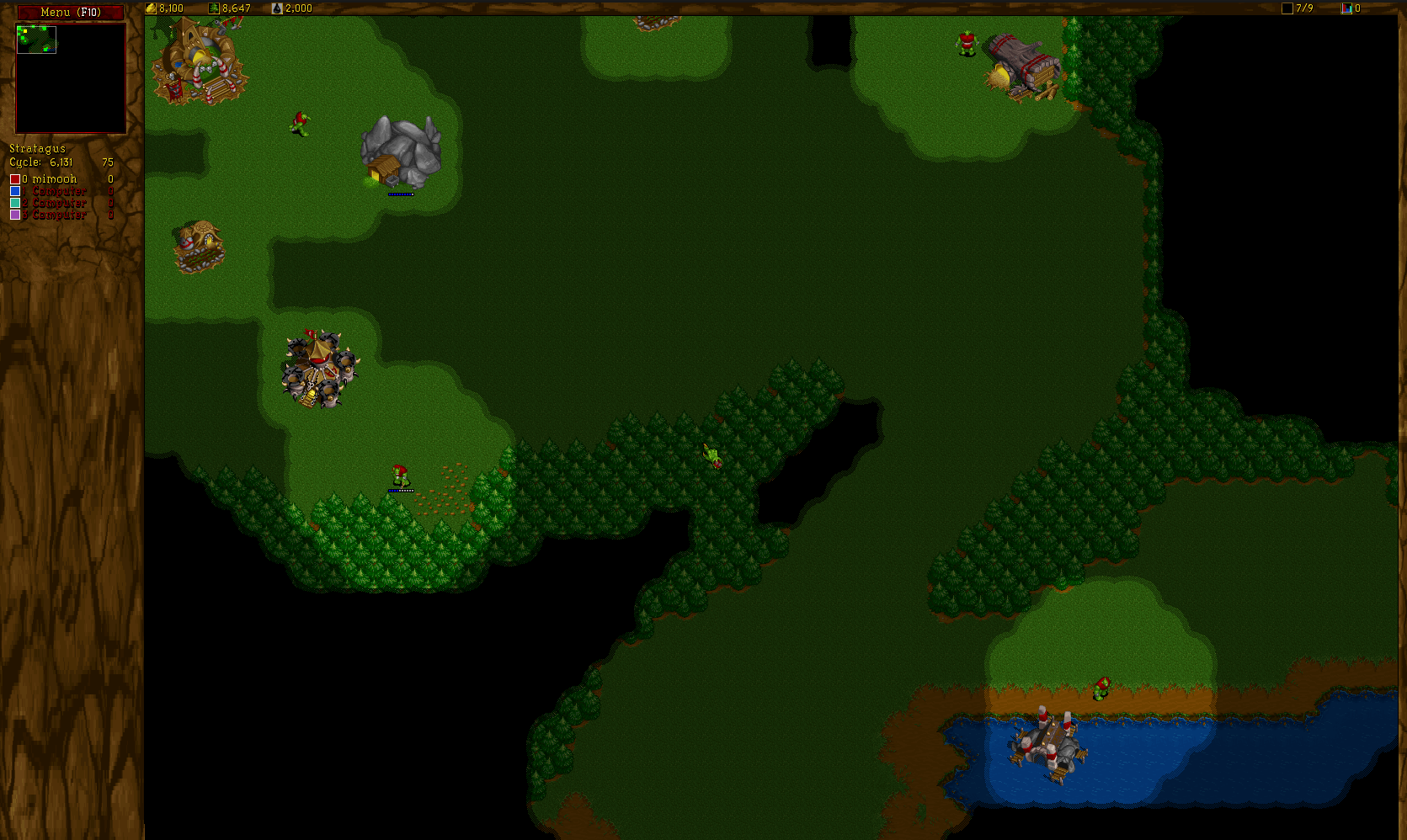Select the peon hauling near the forest edge

[400, 473]
